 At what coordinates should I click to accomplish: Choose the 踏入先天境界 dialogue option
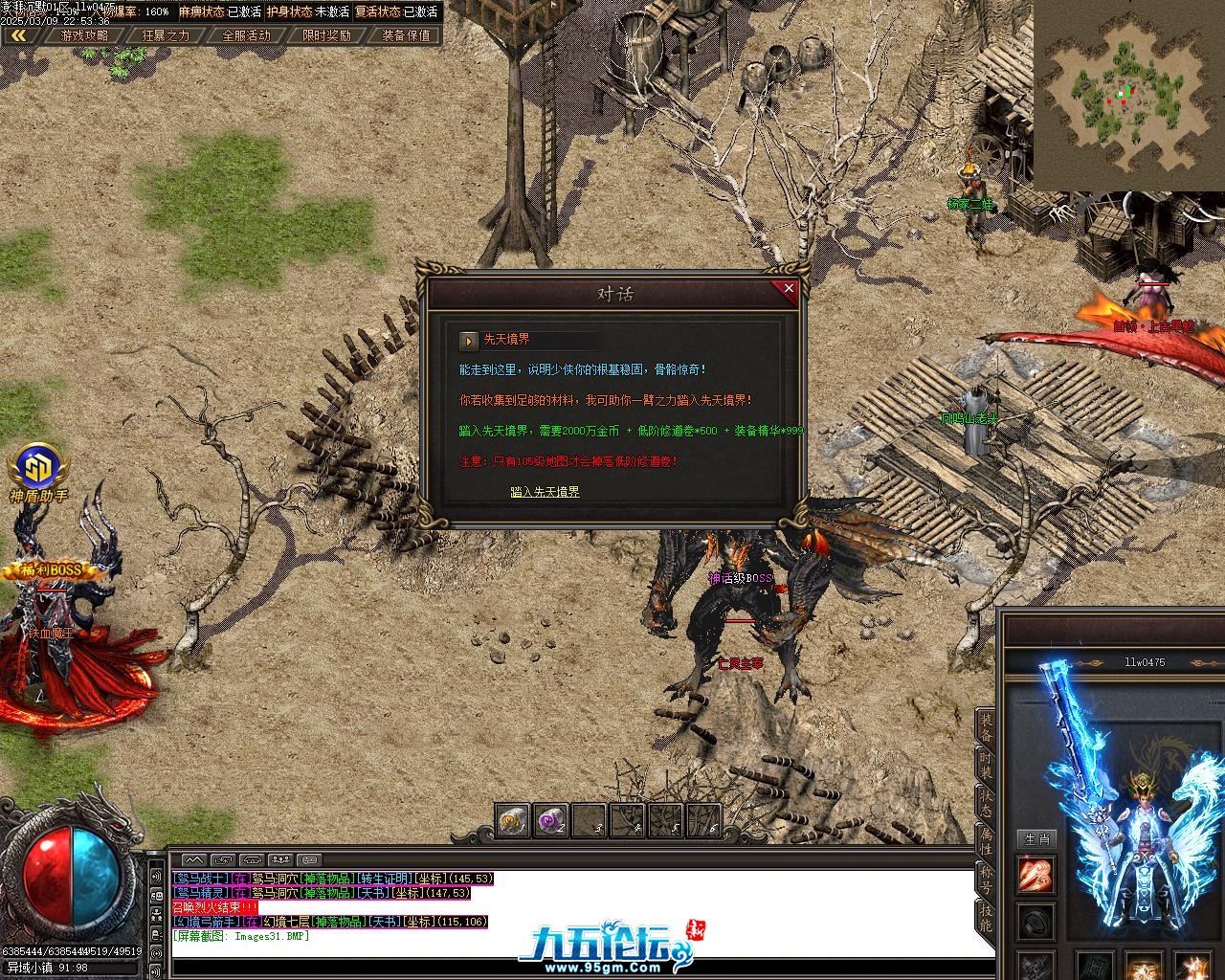click(545, 492)
